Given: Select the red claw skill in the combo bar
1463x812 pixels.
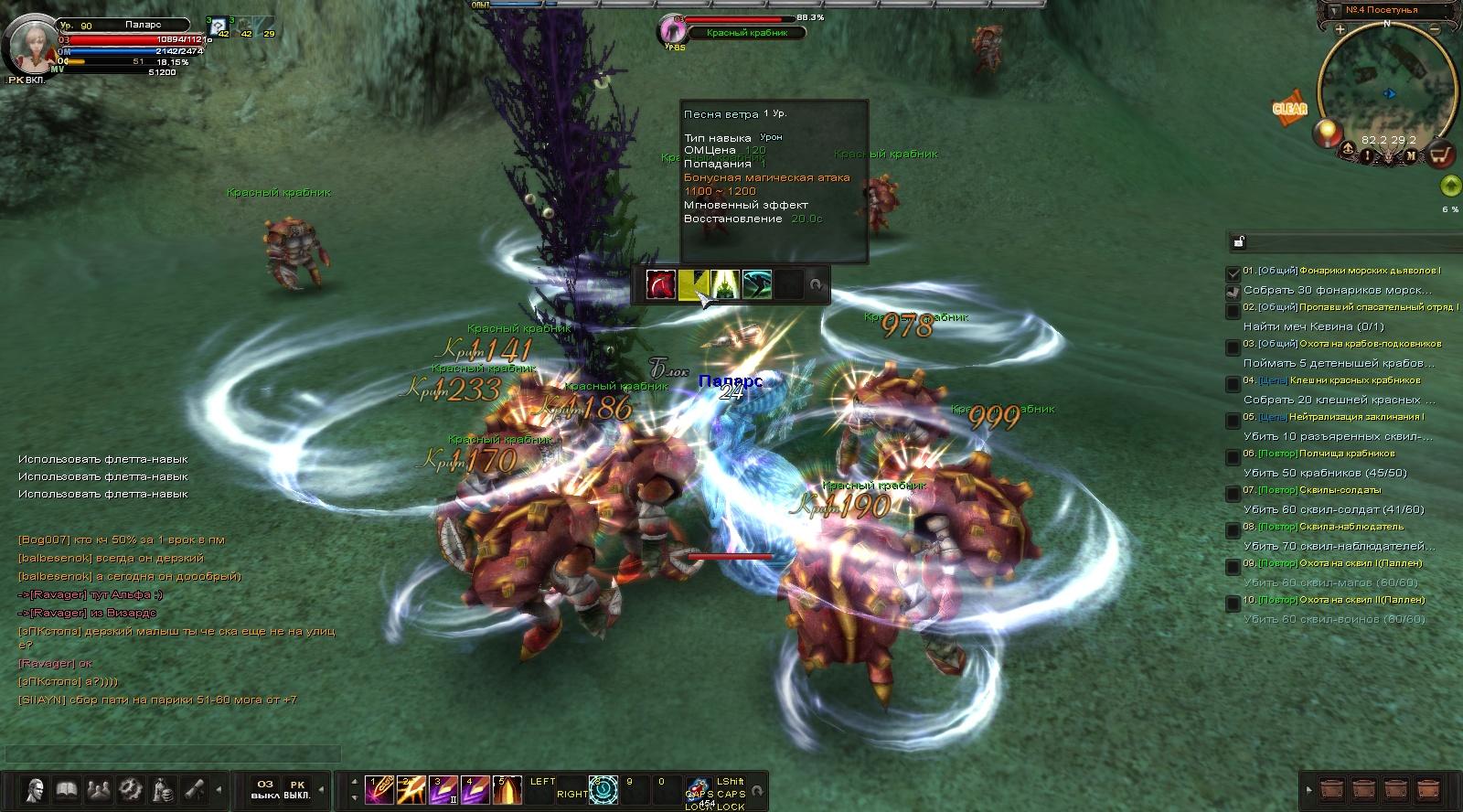Looking at the screenshot, I should tap(661, 284).
